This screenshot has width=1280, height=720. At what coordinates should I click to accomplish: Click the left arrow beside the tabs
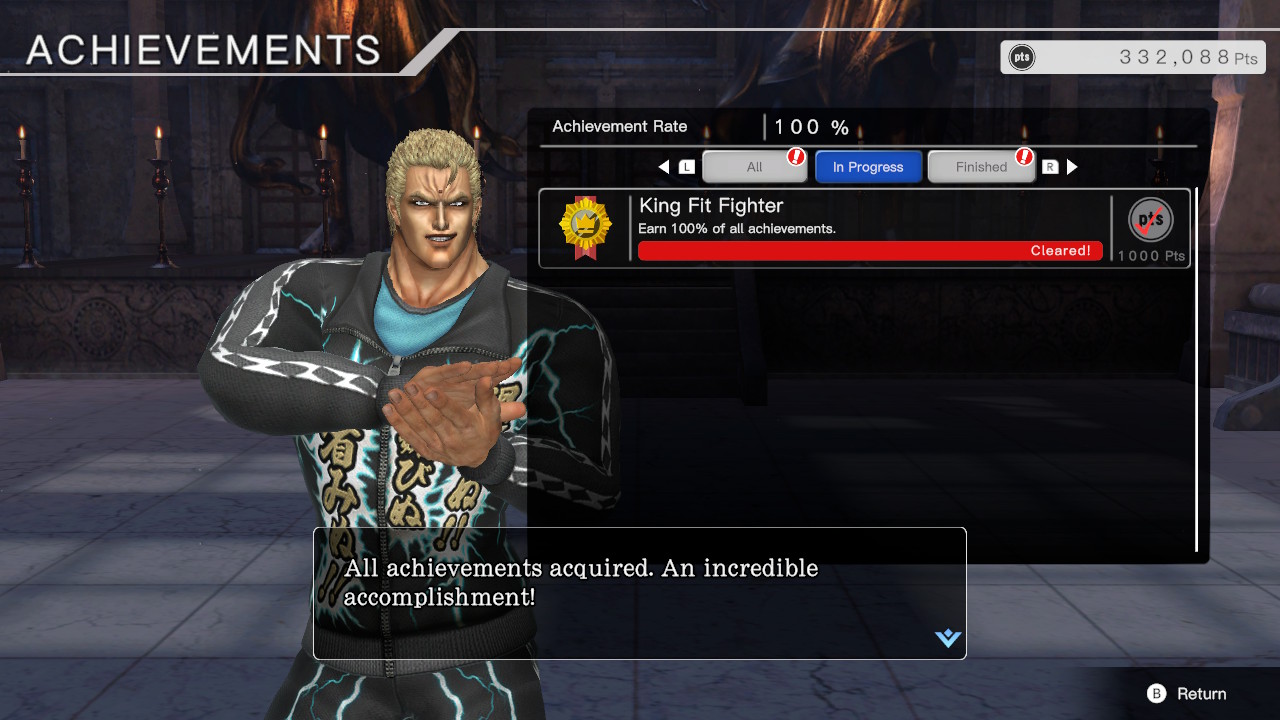[x=664, y=167]
